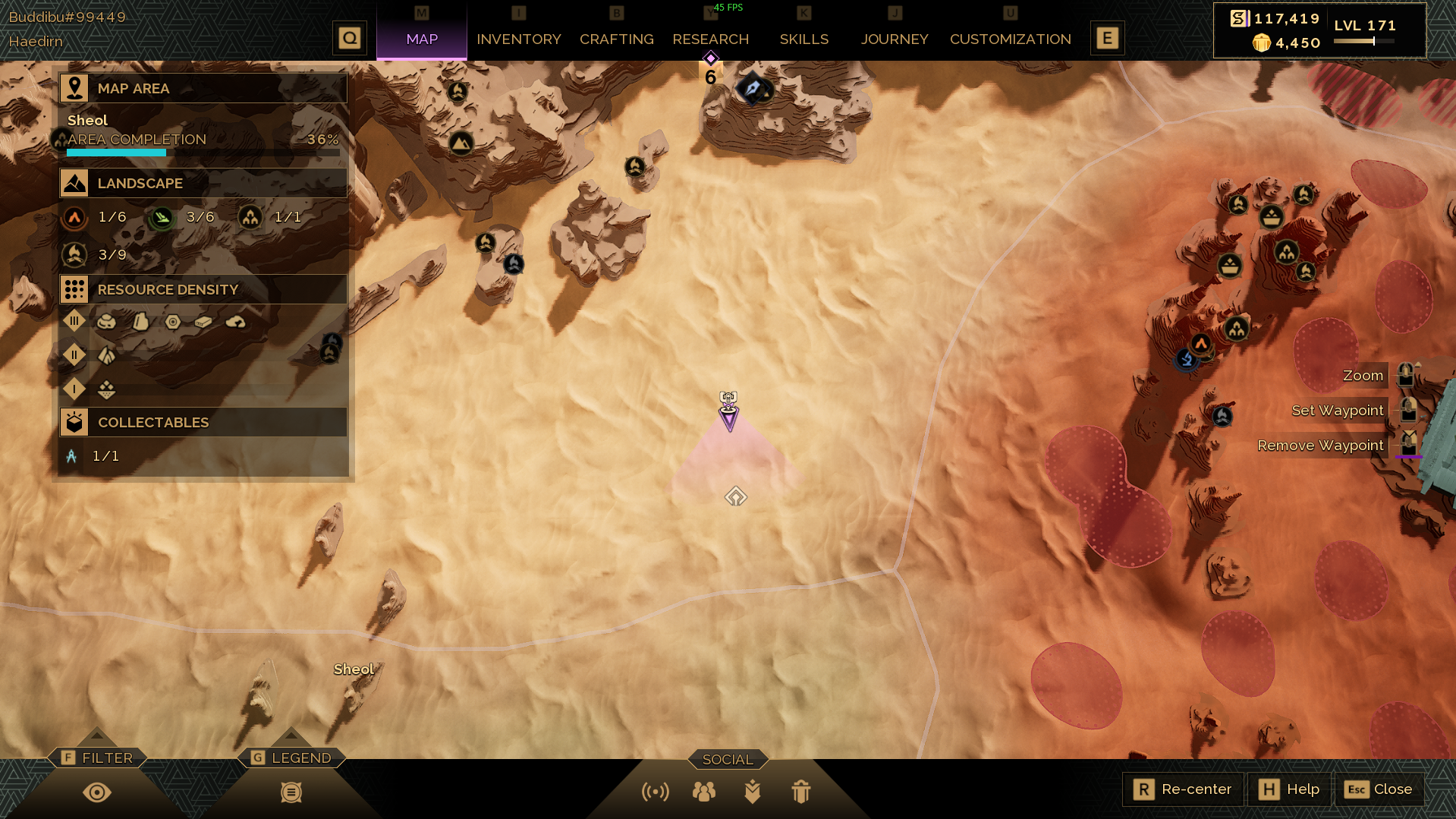Open the Crafting tab
Image resolution: width=1456 pixels, height=819 pixels.
pos(616,39)
